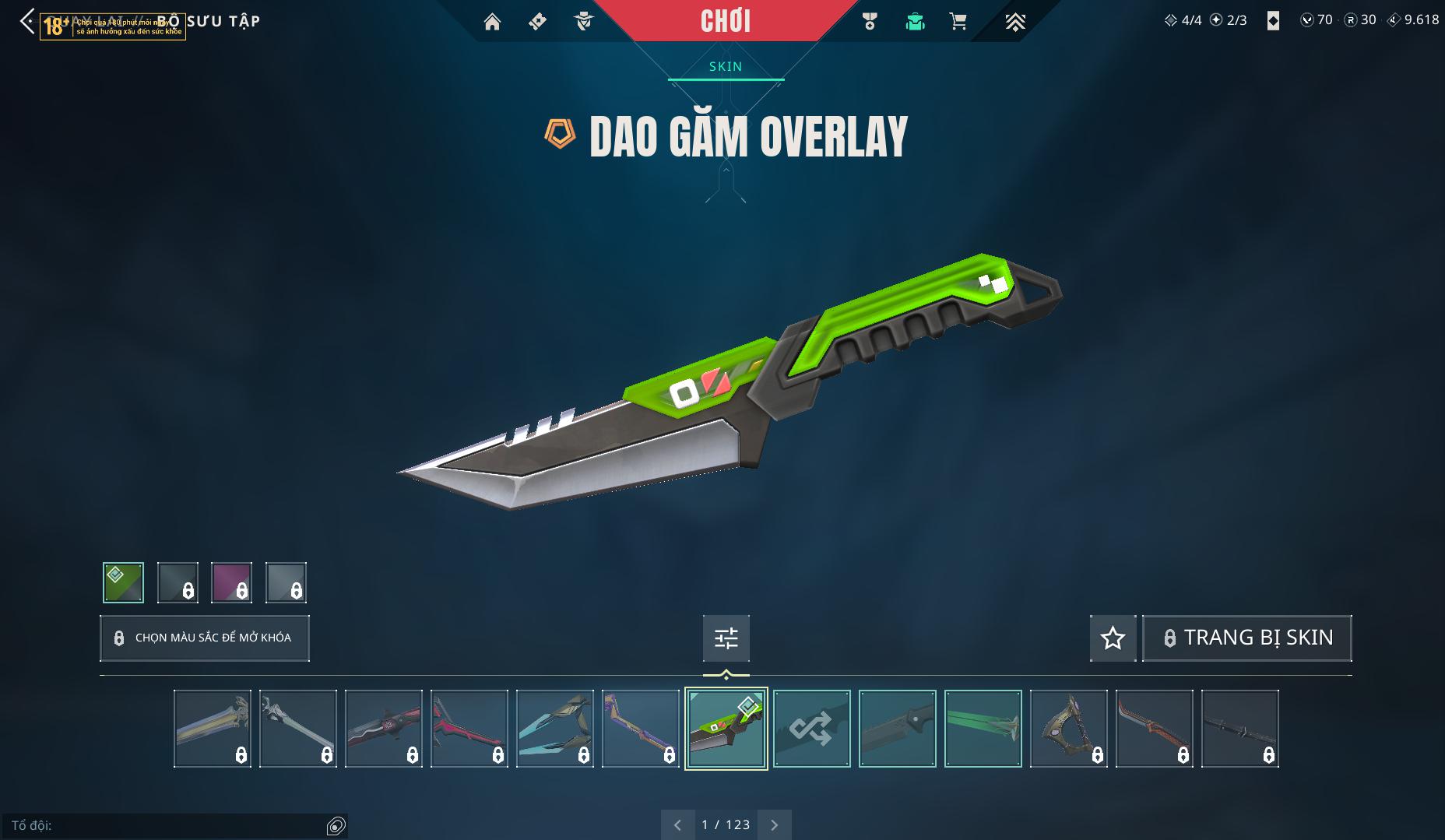1445x840 pixels.
Task: Go back using the top-left arrow
Action: pyautogui.click(x=26, y=21)
